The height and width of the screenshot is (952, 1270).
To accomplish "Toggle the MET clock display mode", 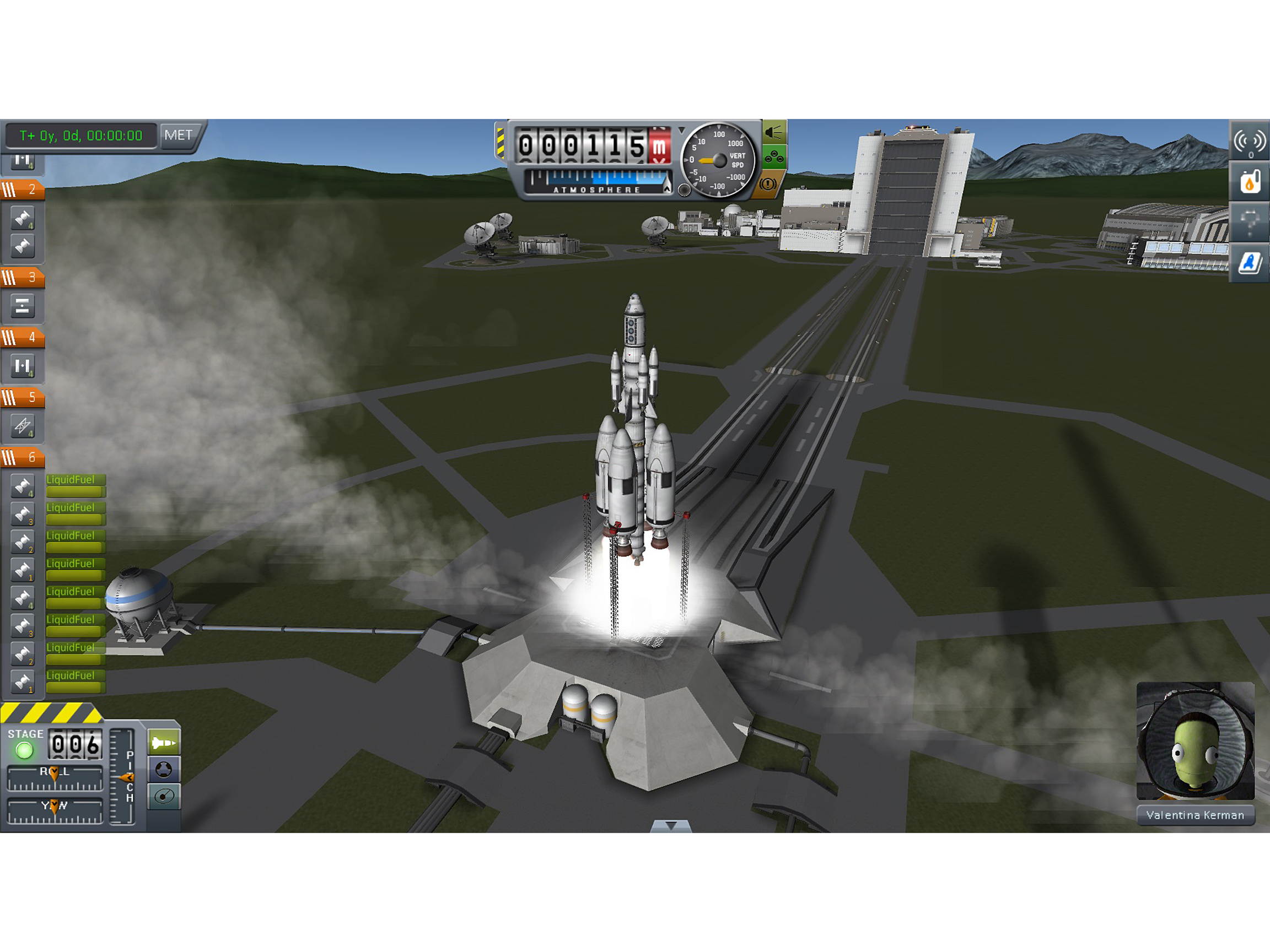I will point(180,136).
